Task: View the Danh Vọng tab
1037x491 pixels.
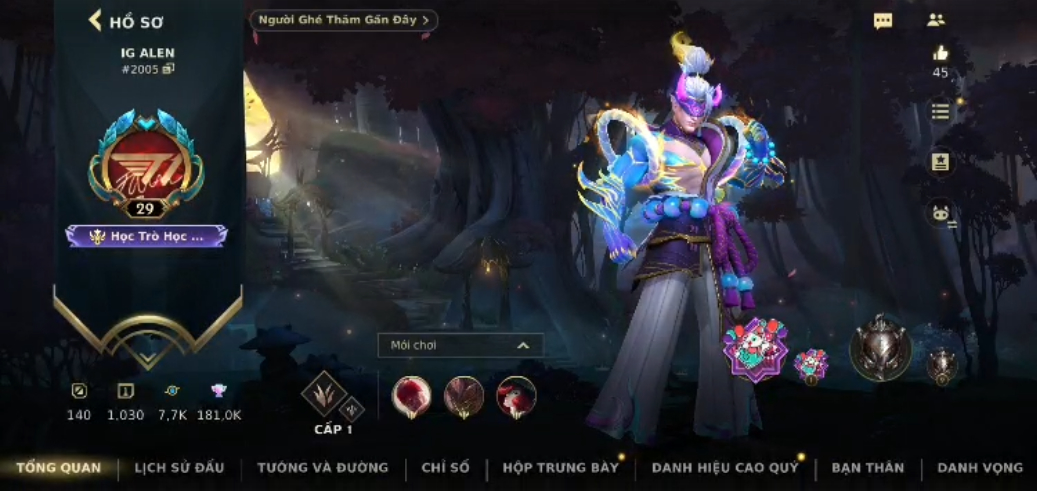Action: point(980,468)
